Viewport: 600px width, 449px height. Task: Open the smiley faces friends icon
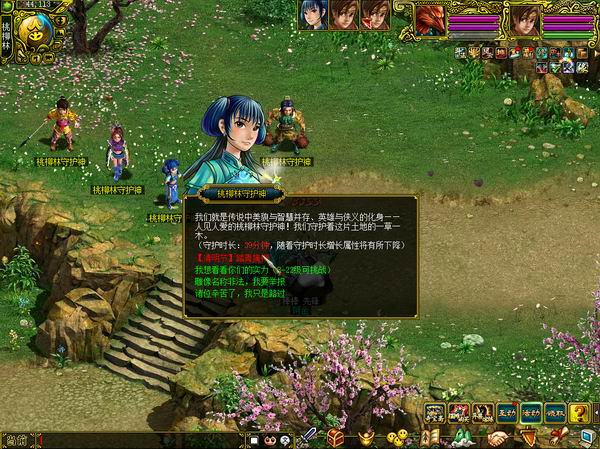(x=398, y=438)
